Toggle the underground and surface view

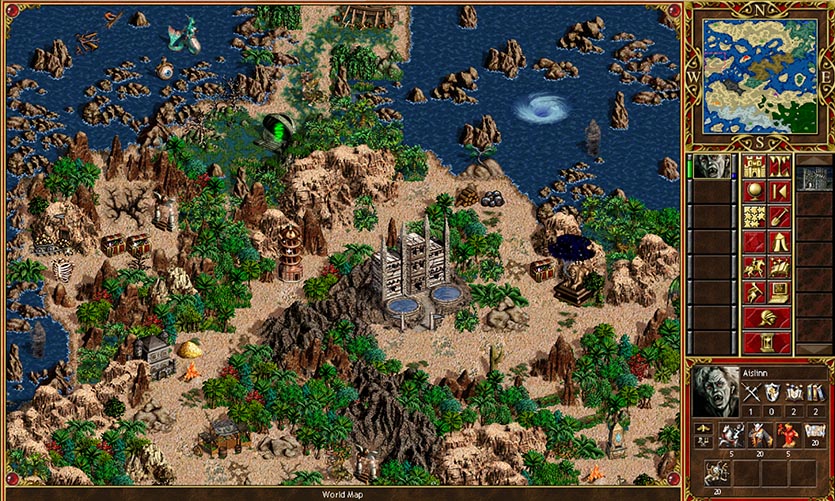[780, 166]
